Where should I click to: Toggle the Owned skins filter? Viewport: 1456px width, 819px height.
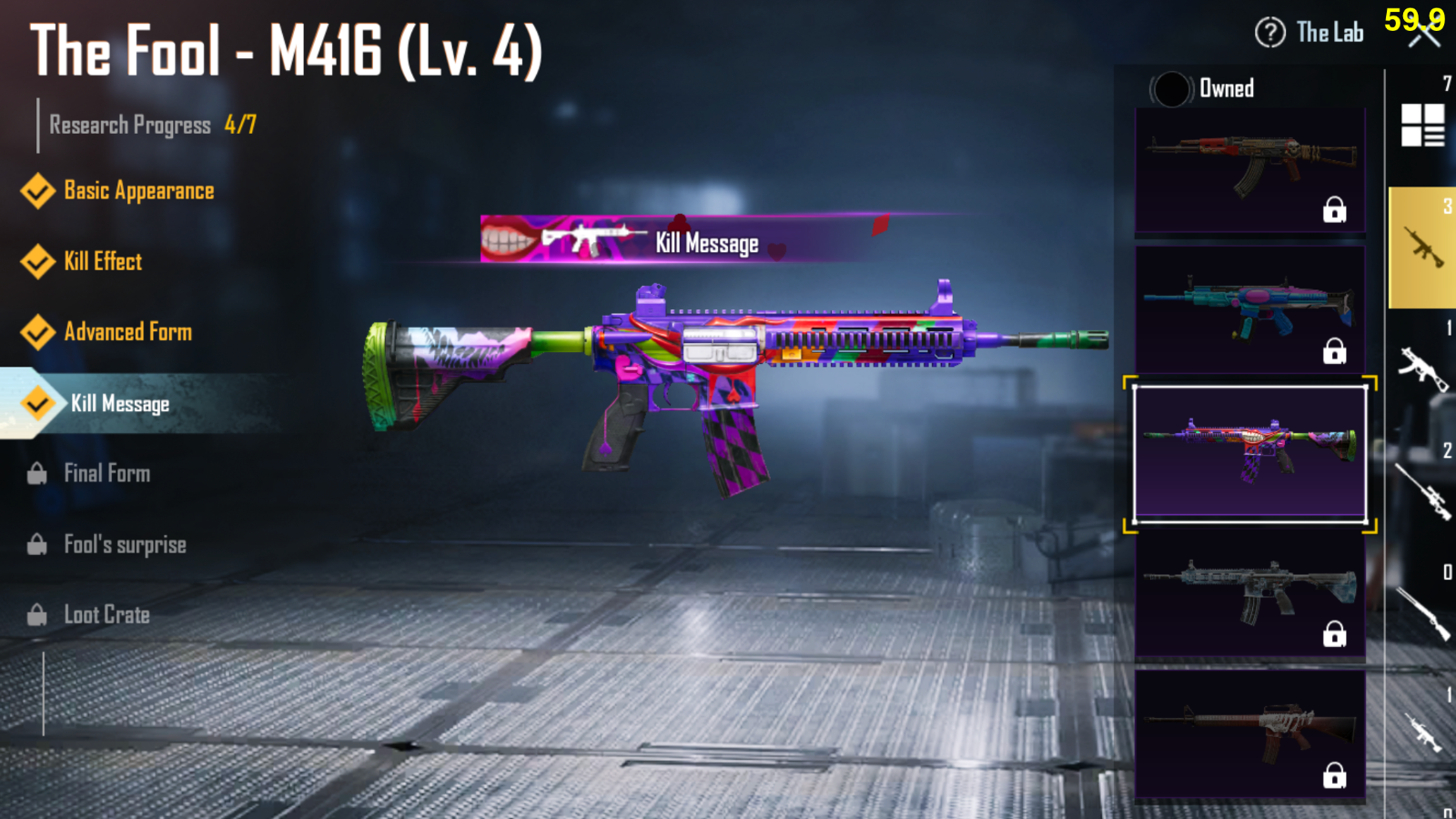click(1173, 88)
